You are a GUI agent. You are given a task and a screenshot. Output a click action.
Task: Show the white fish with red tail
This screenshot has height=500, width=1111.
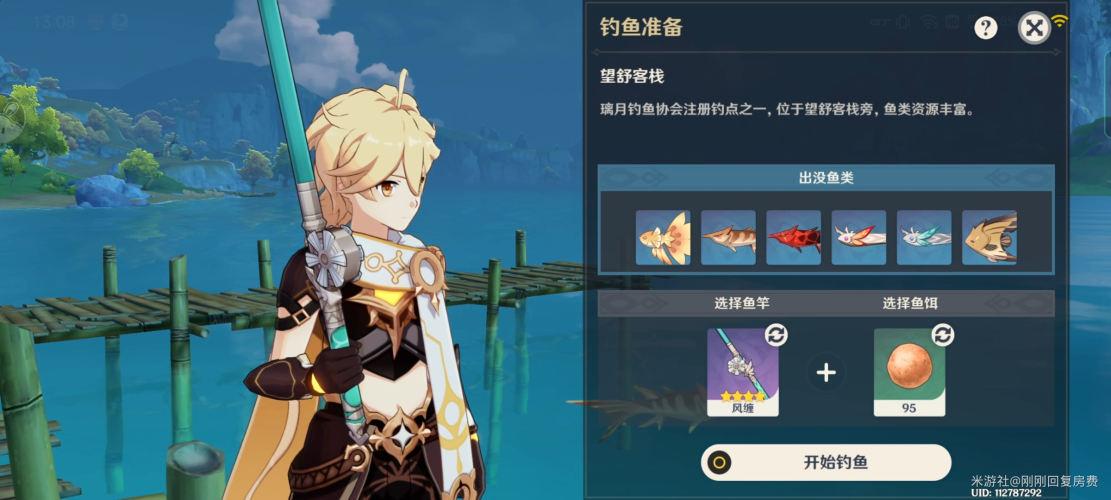point(858,237)
